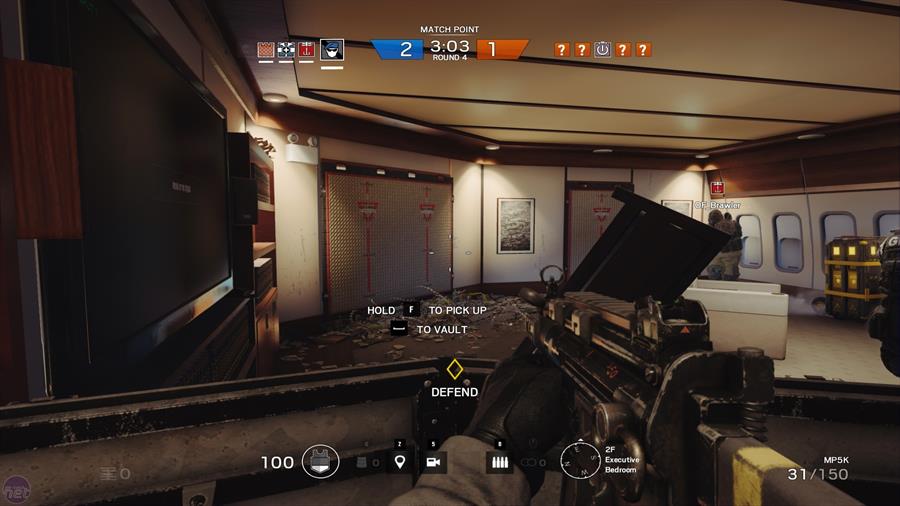Select the red teammate operator icon
The width and height of the screenshot is (900, 506).
[x=307, y=49]
